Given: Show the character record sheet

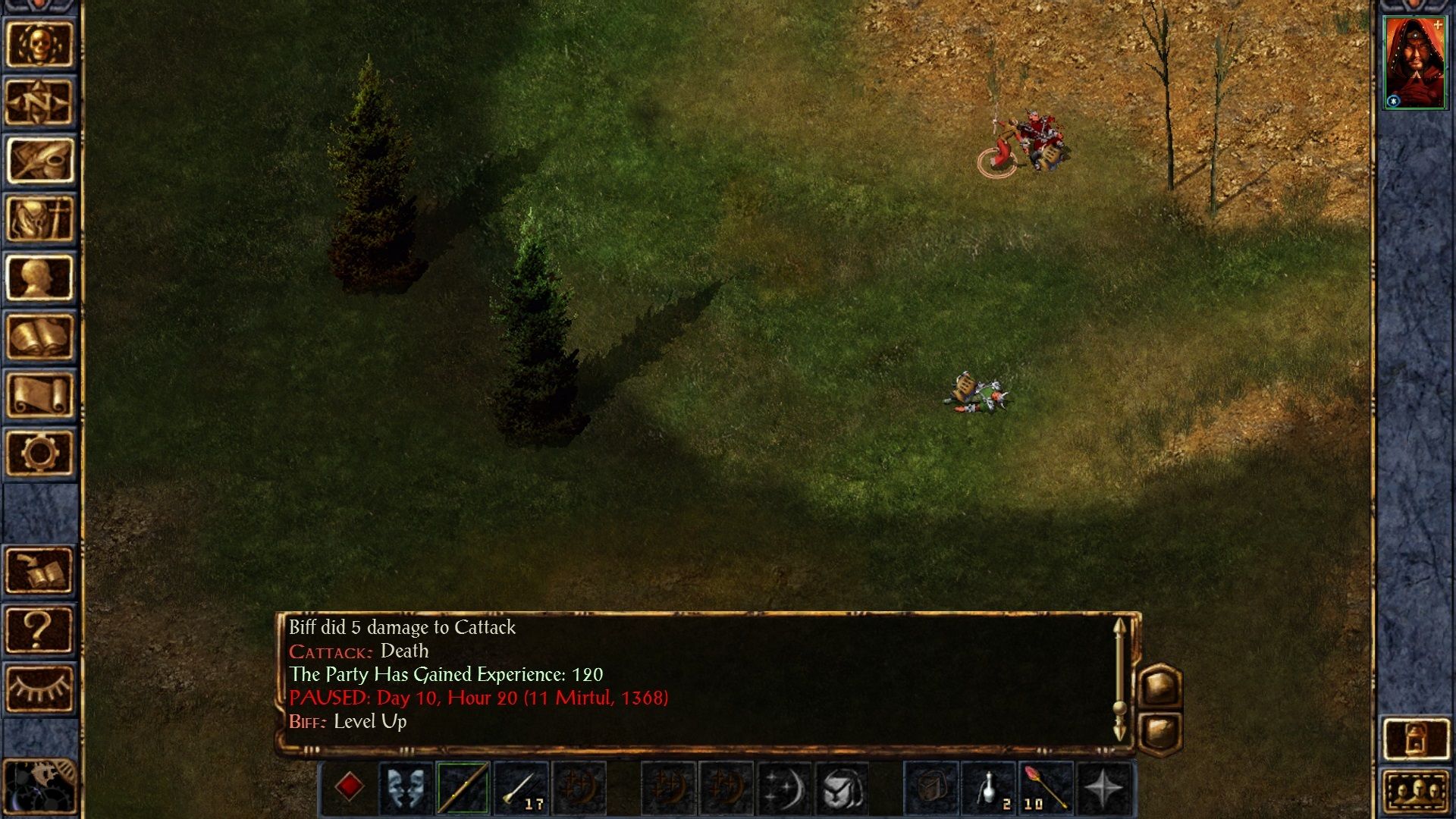Looking at the screenshot, I should pyautogui.click(x=39, y=277).
